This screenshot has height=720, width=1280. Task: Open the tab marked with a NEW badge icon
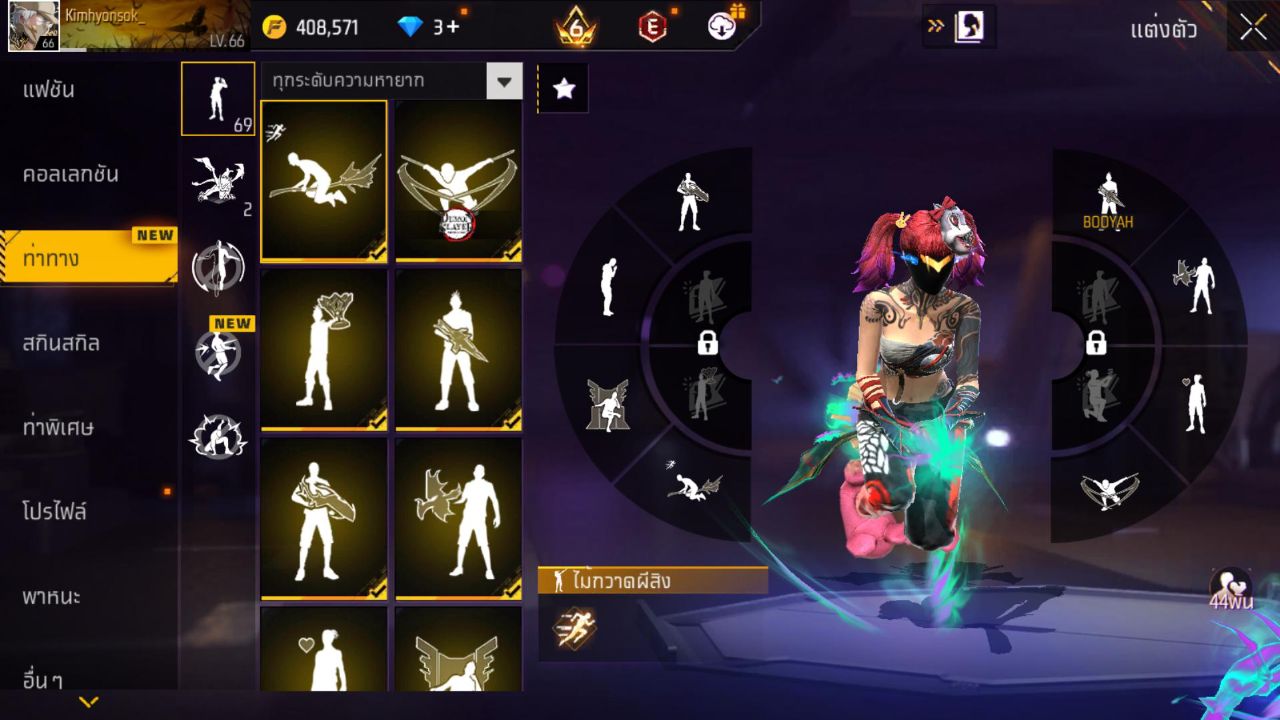(218, 352)
